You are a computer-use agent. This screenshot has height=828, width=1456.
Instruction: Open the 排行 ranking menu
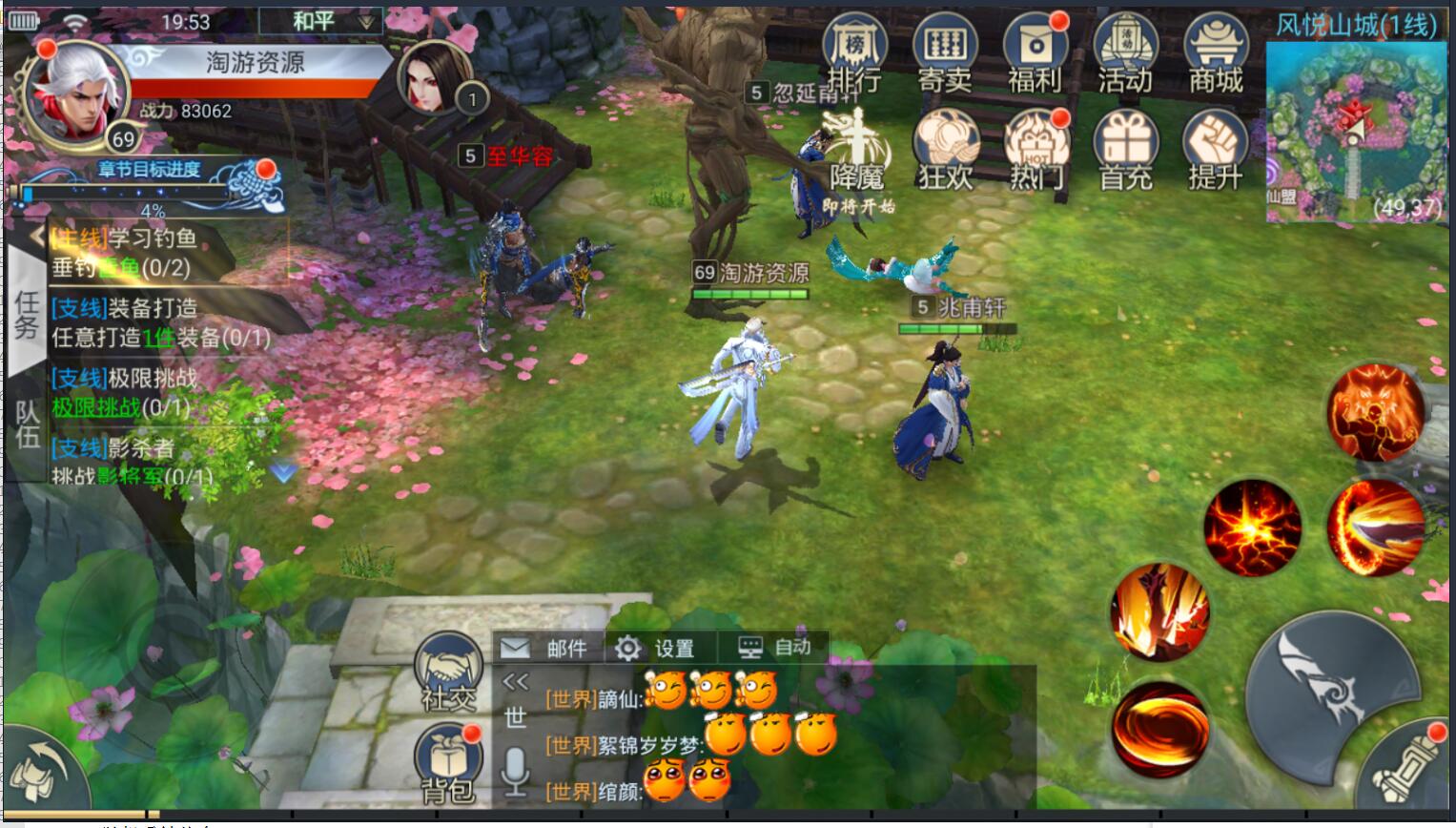click(854, 53)
